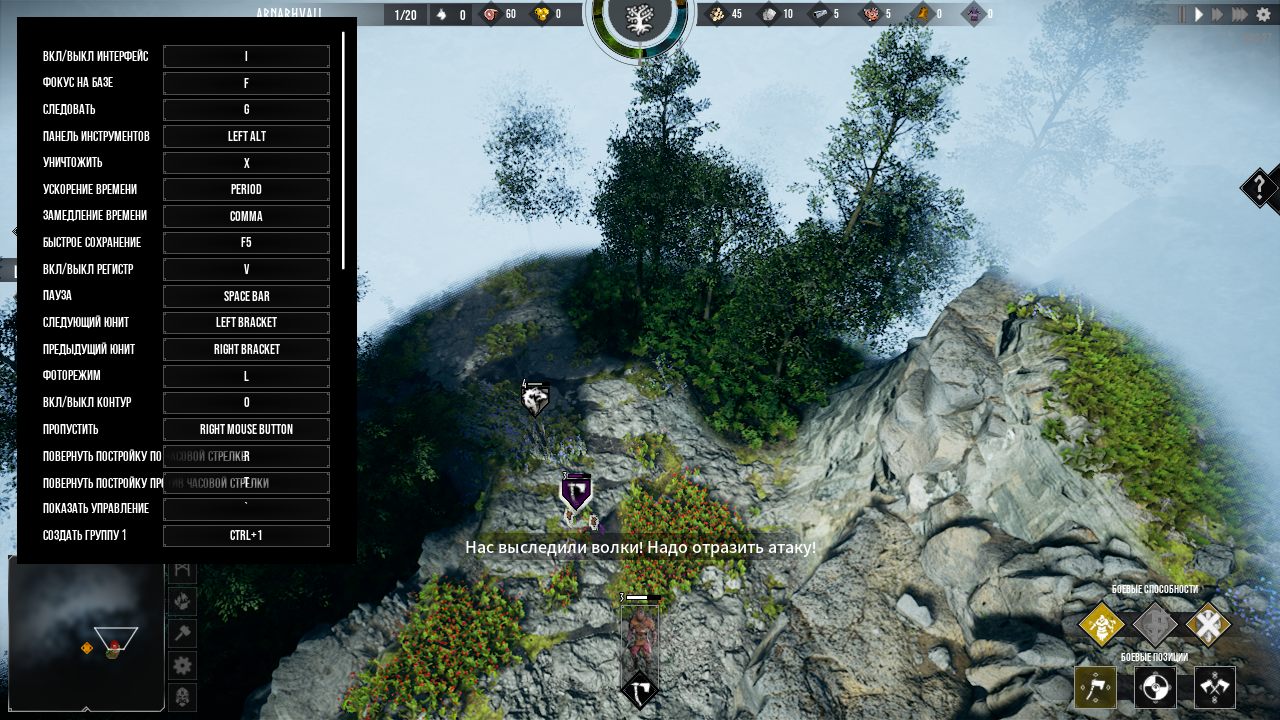
Task: Open the question mark help button
Action: pos(1260,187)
